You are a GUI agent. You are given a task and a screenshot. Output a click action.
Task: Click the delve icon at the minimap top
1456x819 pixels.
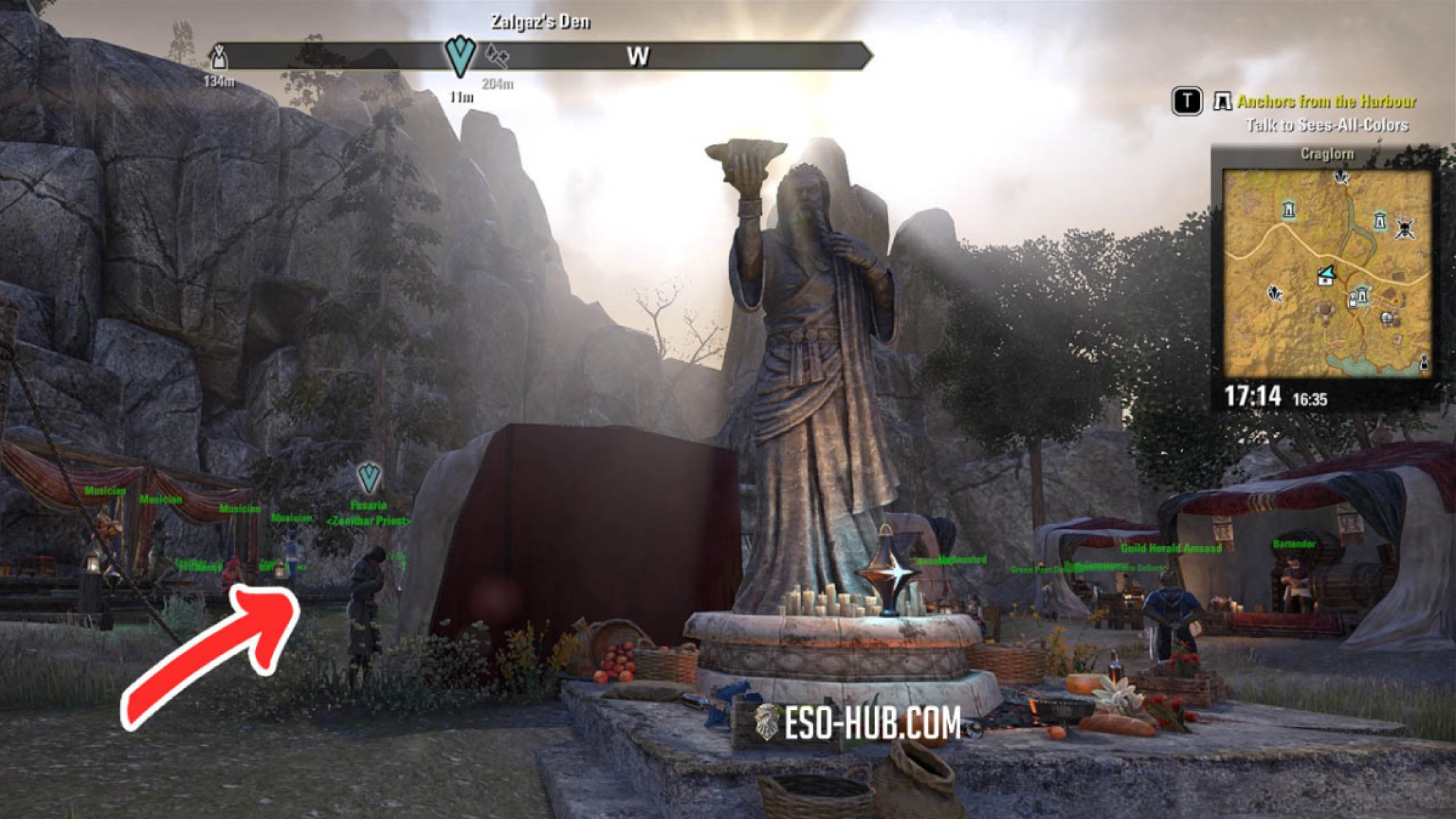point(1341,176)
